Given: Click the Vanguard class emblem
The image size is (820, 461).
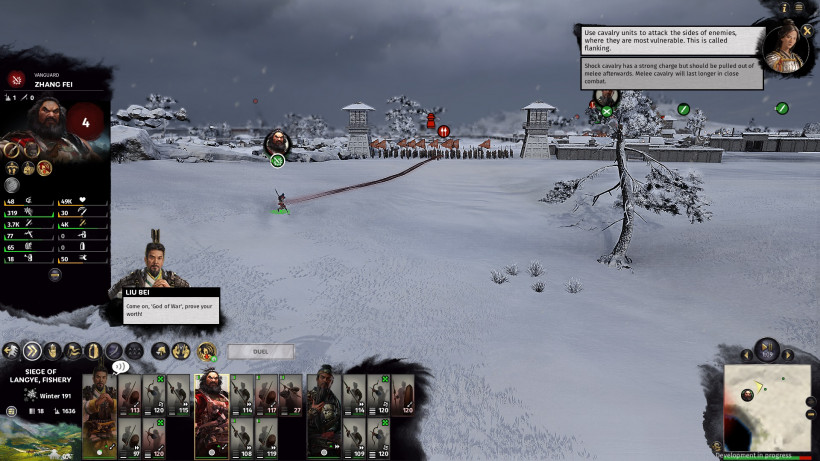Looking at the screenshot, I should (x=17, y=79).
